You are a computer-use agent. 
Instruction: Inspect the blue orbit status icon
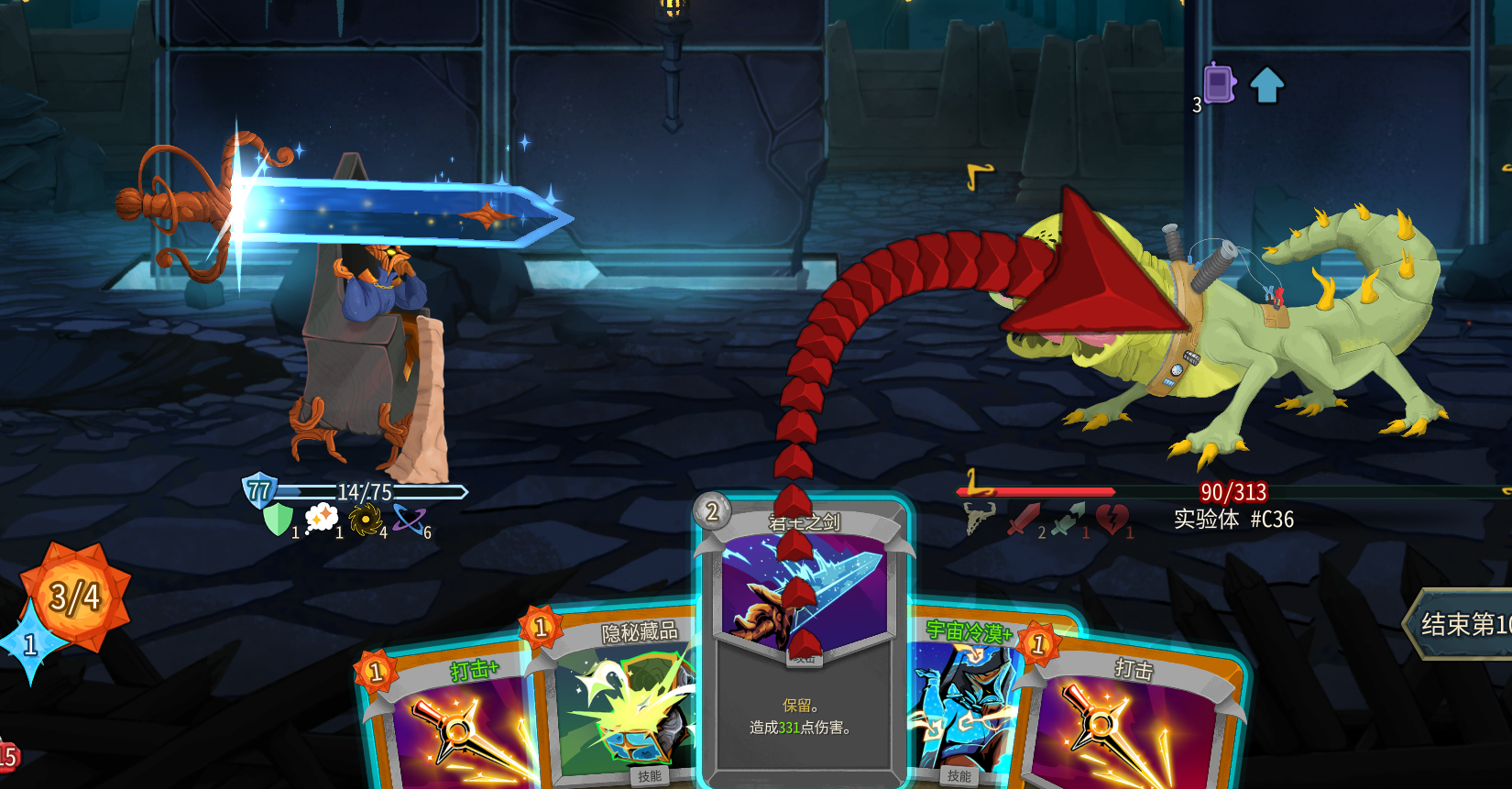pos(409,520)
